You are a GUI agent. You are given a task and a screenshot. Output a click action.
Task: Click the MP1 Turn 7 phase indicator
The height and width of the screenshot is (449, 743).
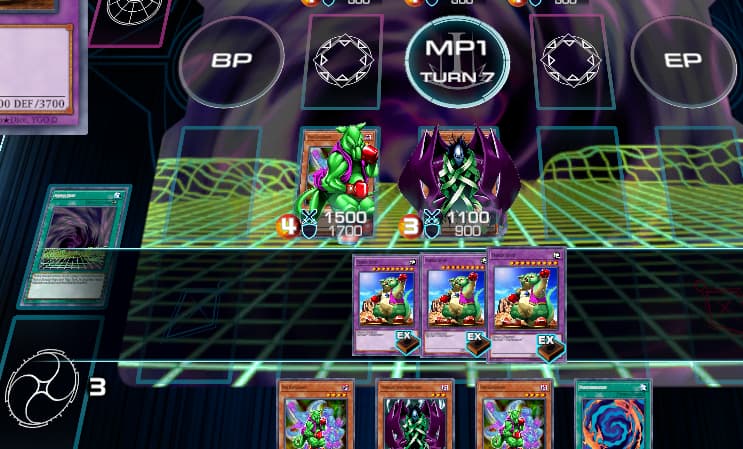(x=456, y=60)
